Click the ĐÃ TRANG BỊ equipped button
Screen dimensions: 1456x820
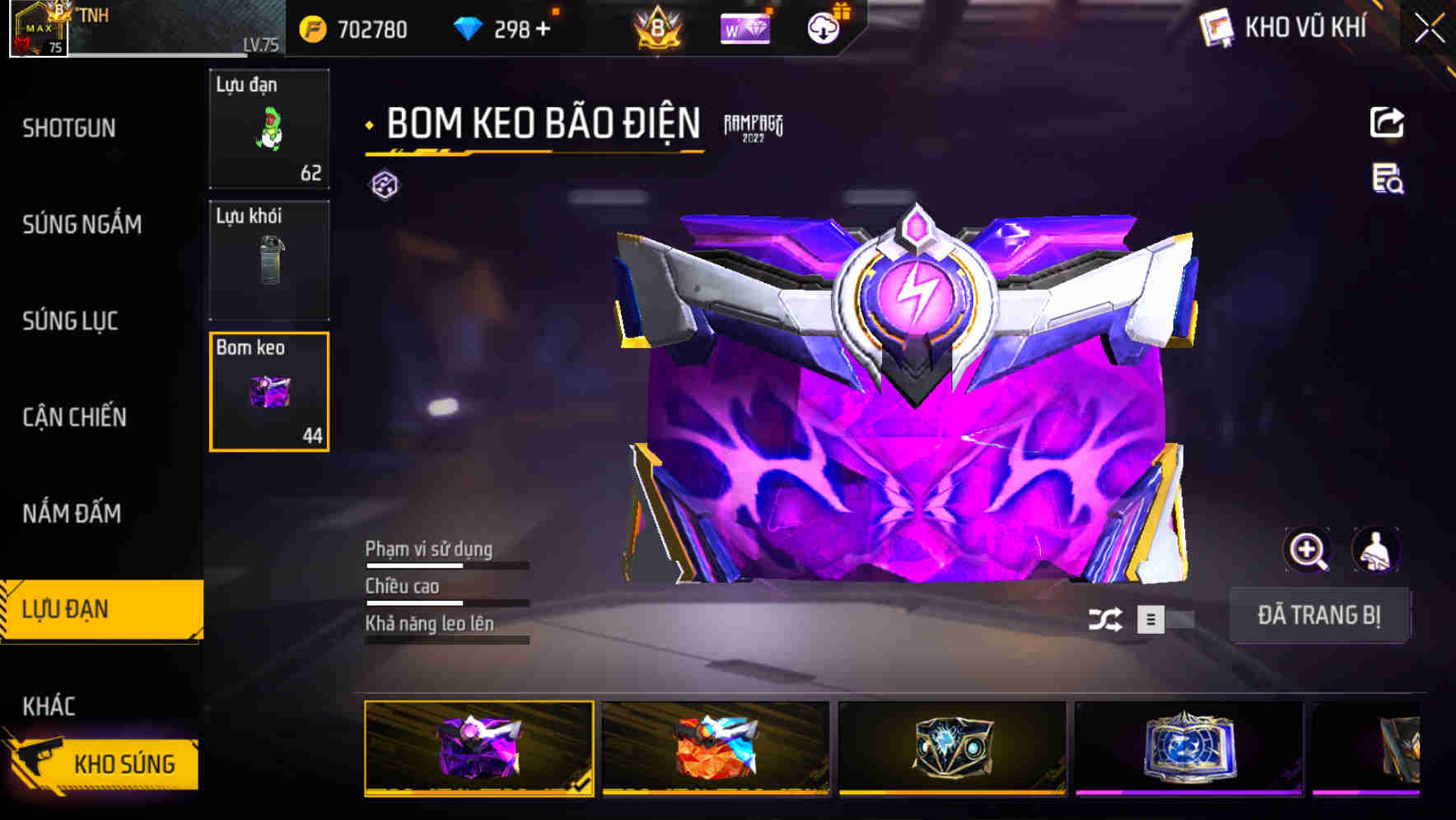pos(1320,615)
